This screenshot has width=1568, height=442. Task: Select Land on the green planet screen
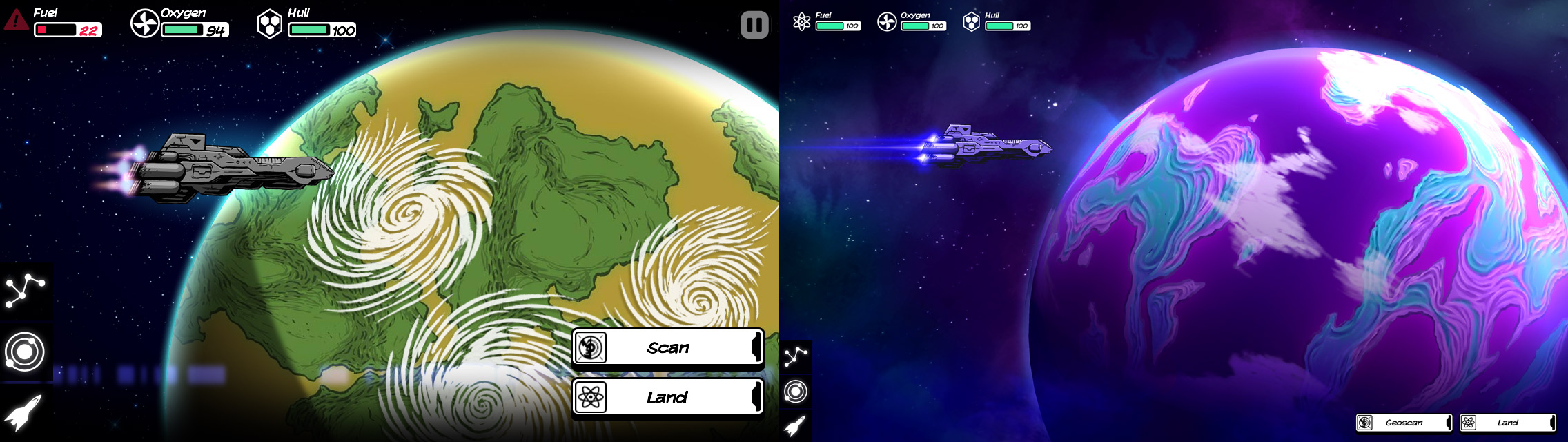point(667,397)
